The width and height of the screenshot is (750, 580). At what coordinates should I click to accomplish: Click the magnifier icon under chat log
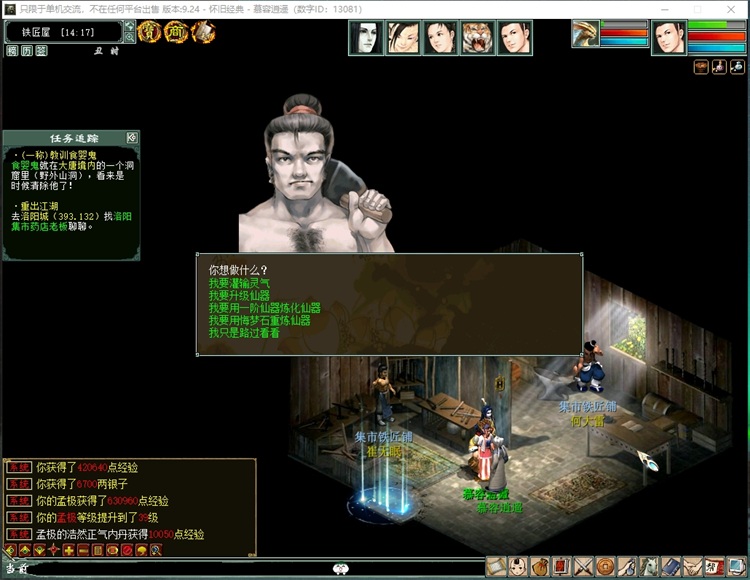[x=156, y=550]
